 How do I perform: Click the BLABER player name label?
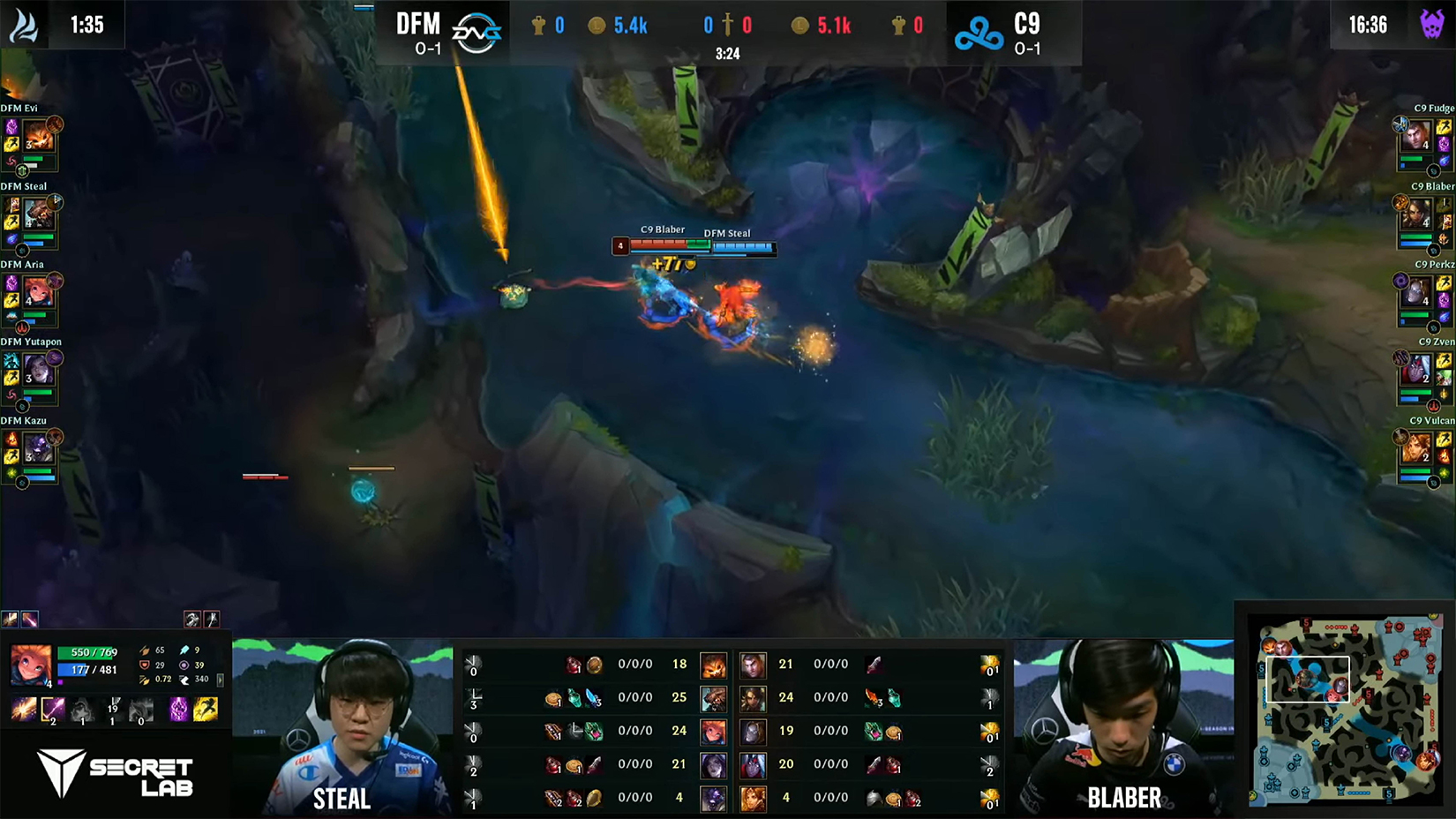pos(1122,797)
